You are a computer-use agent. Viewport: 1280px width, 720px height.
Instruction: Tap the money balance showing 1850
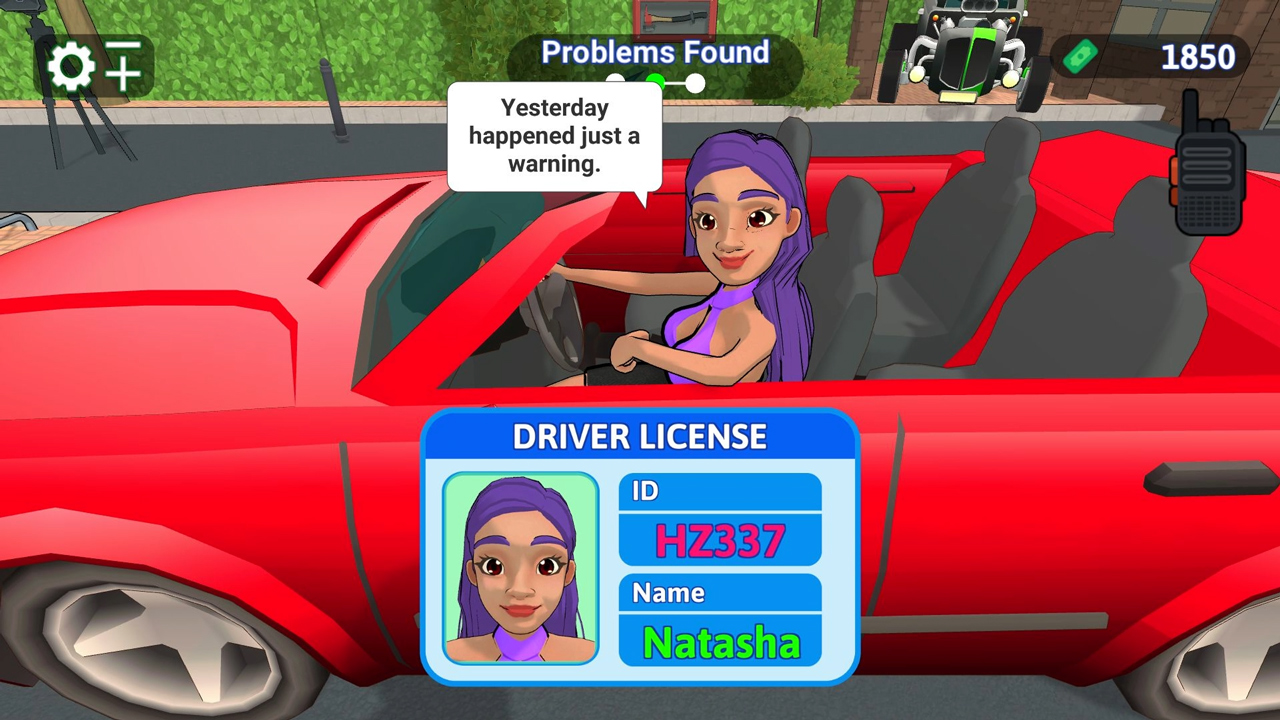coord(1199,57)
